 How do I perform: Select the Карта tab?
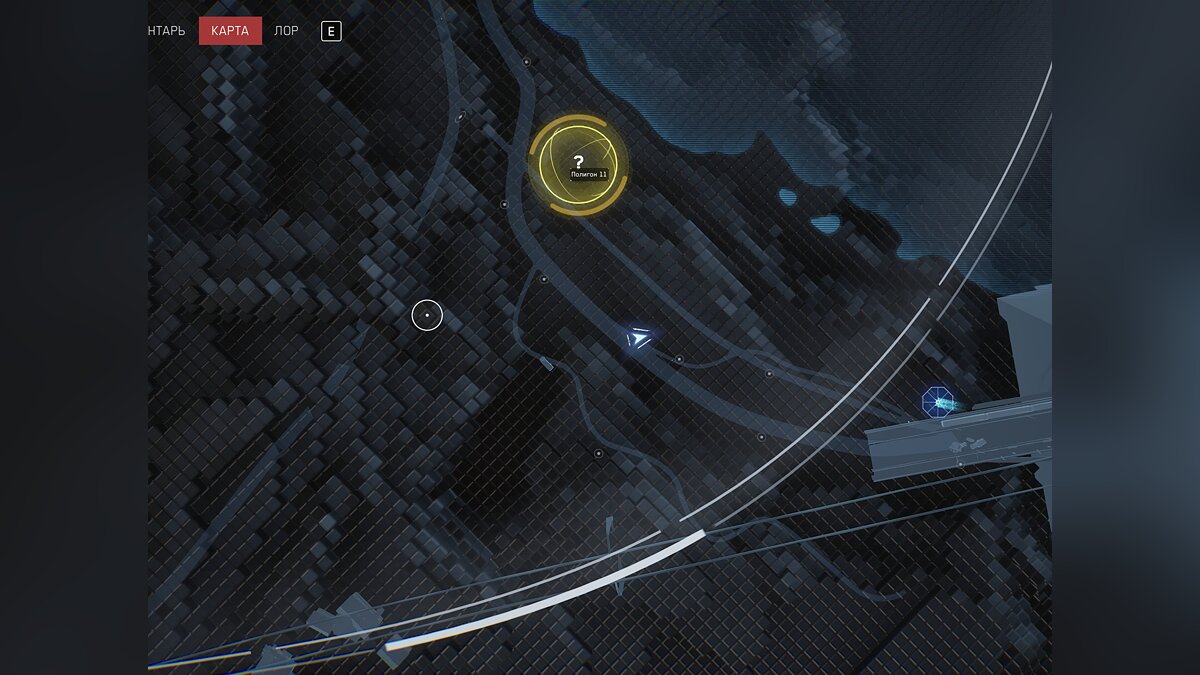[230, 31]
